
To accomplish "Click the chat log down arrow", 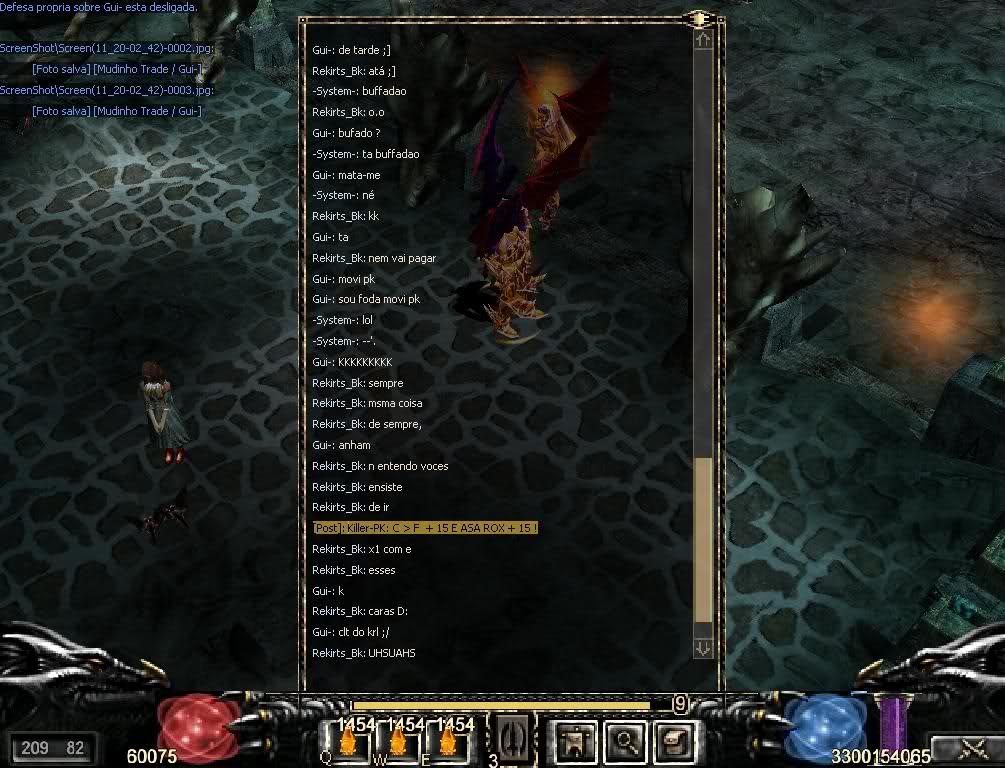I will click(703, 648).
